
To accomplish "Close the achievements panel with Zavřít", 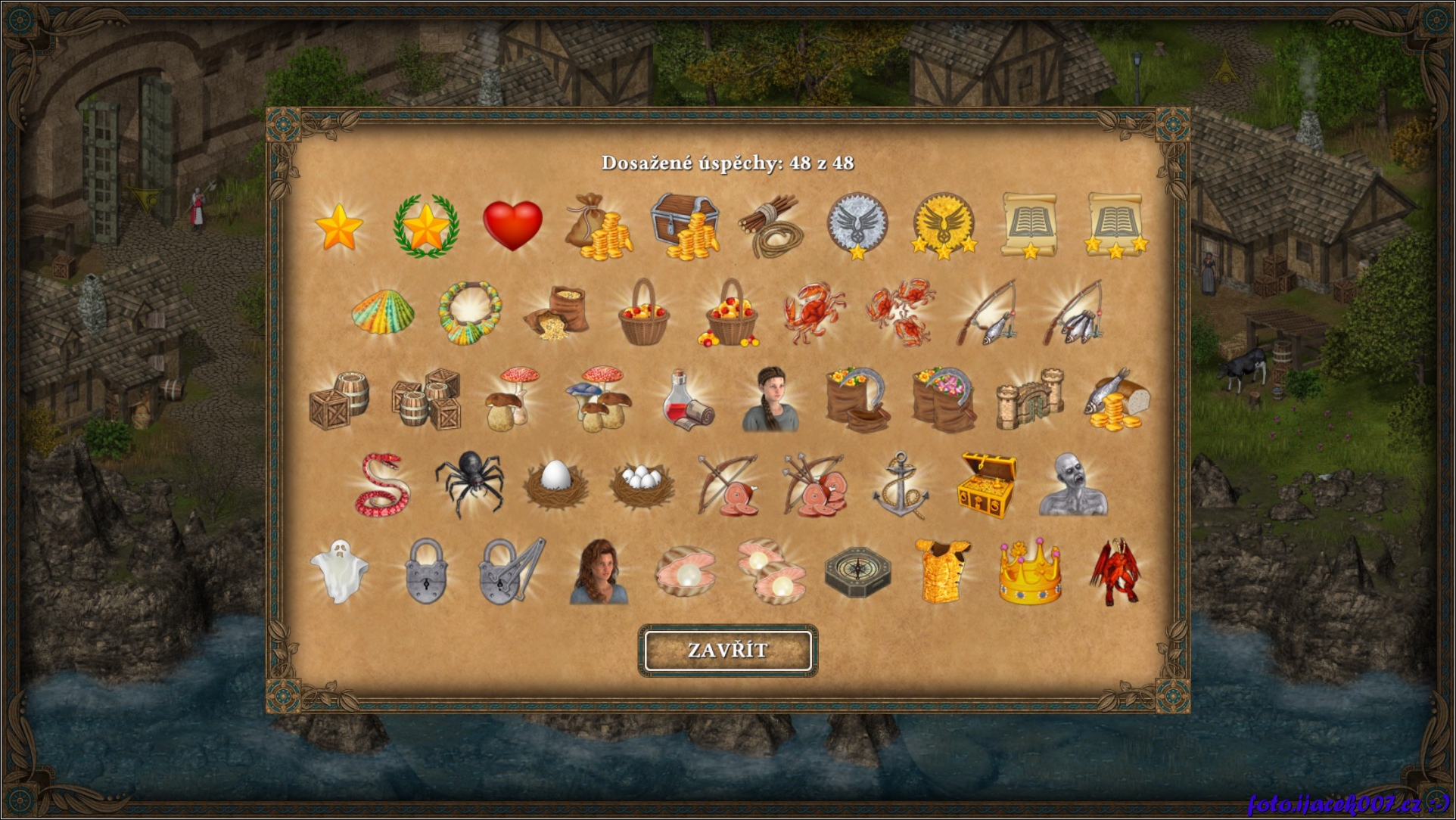I will 727,651.
